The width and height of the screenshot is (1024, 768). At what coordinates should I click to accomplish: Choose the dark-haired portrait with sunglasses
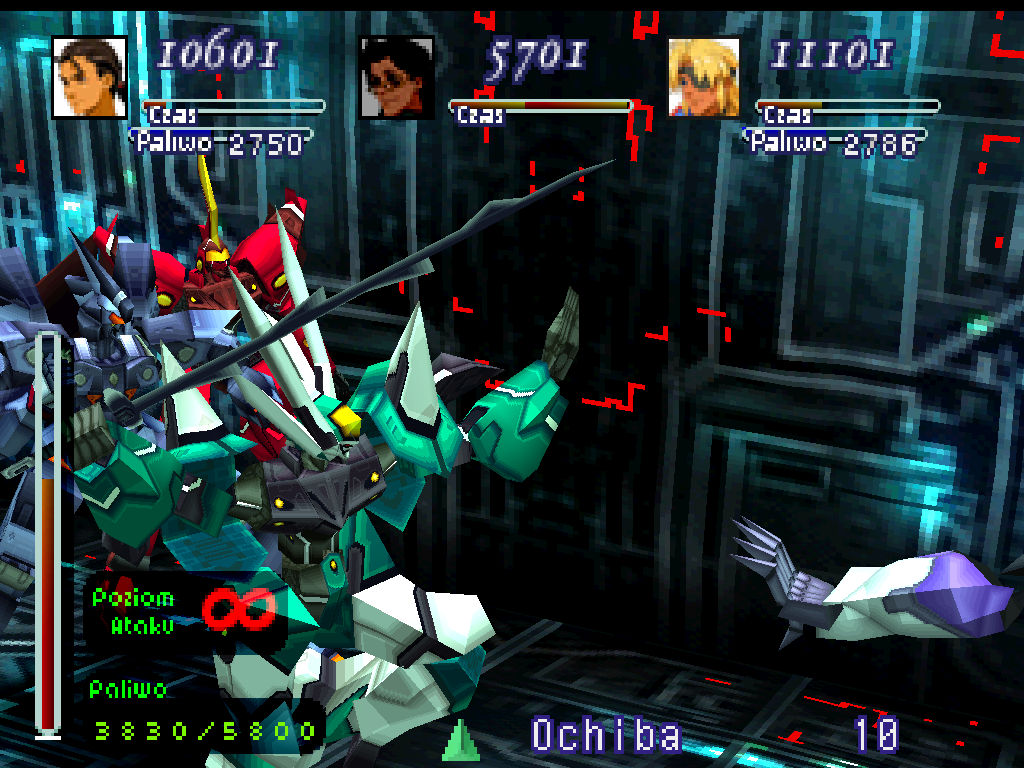coord(397,77)
